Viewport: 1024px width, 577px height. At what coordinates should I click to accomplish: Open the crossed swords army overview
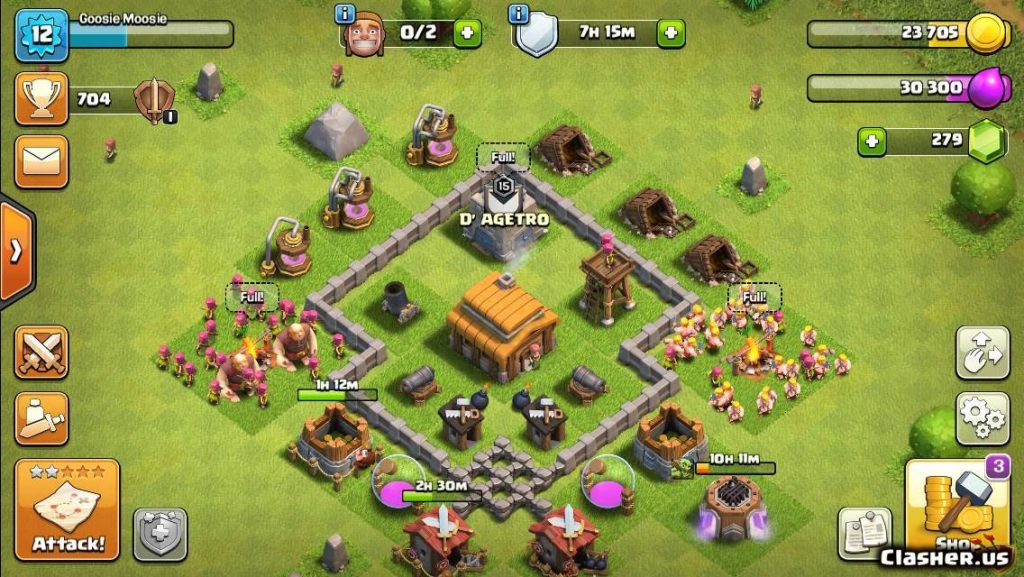click(x=42, y=352)
